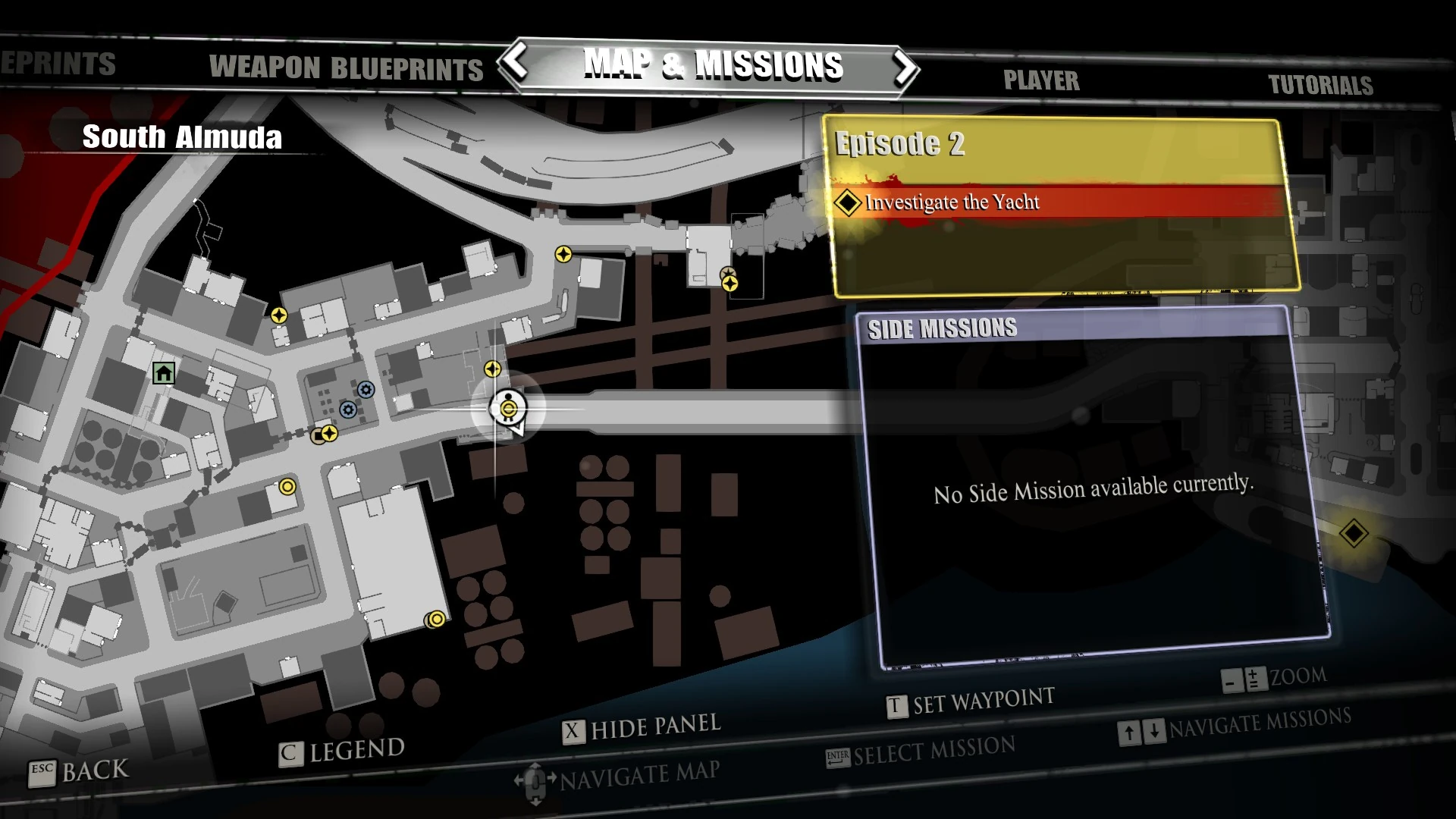
Task: Open the green home safehouse icon
Action: click(x=162, y=373)
